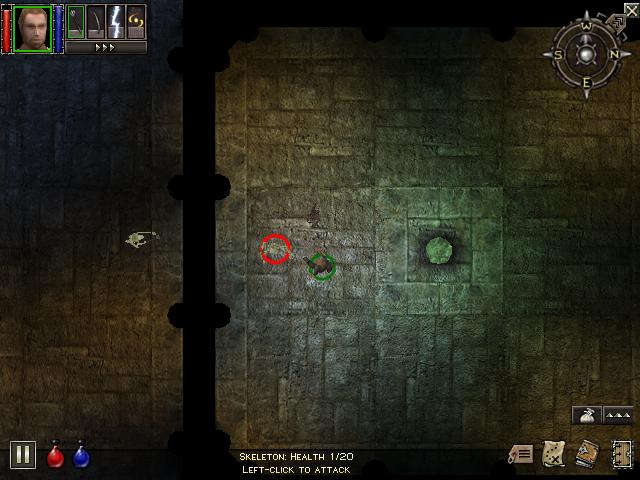The image size is (640, 480).
Task: Expand the triple-arrow bar under the skill slots
Action: (x=105, y=46)
